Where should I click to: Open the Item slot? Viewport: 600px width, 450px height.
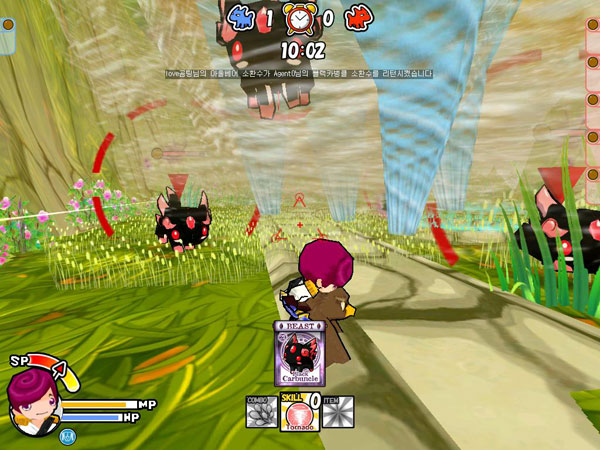tap(337, 413)
